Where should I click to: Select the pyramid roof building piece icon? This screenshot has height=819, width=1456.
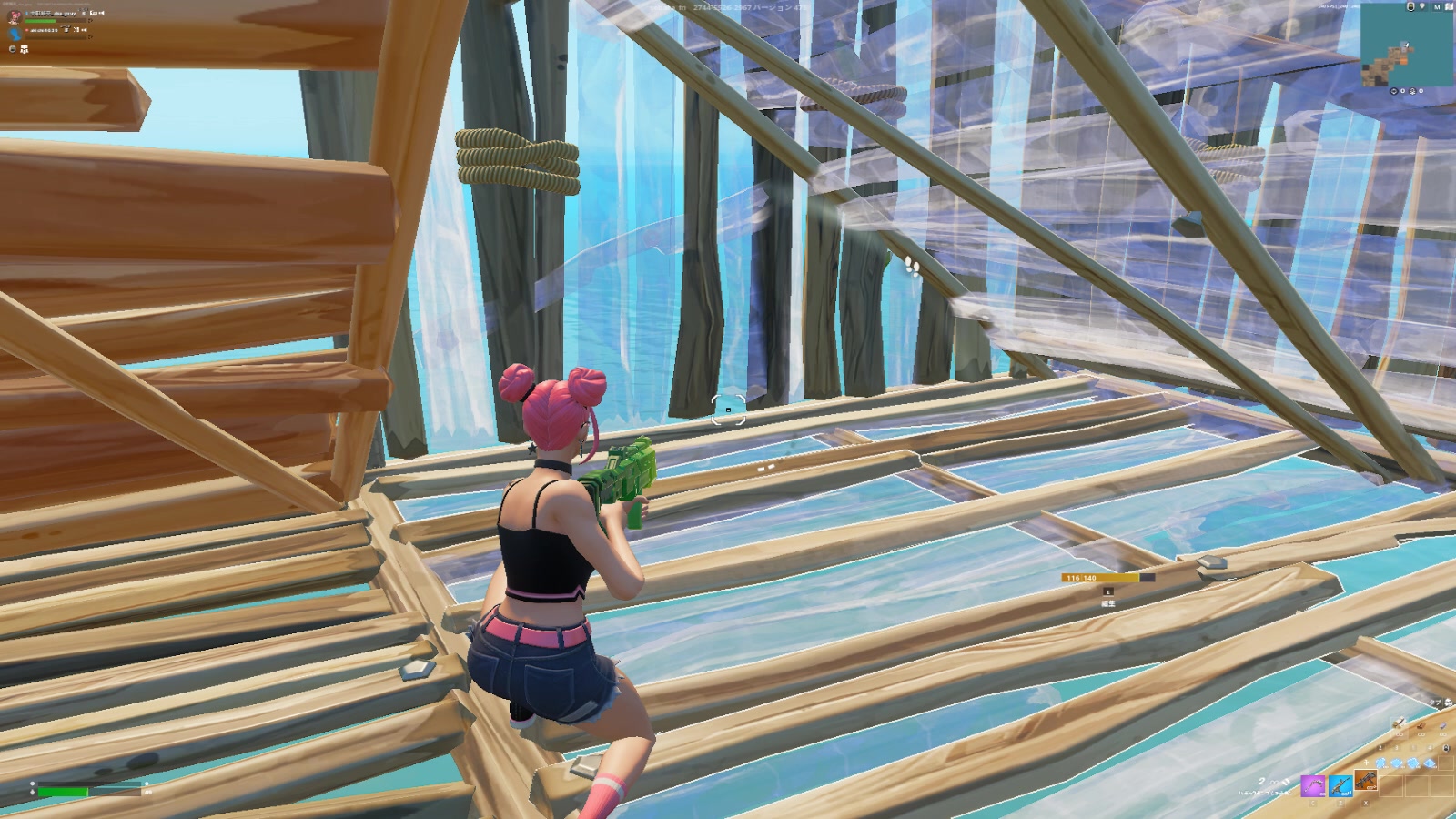click(x=1430, y=763)
